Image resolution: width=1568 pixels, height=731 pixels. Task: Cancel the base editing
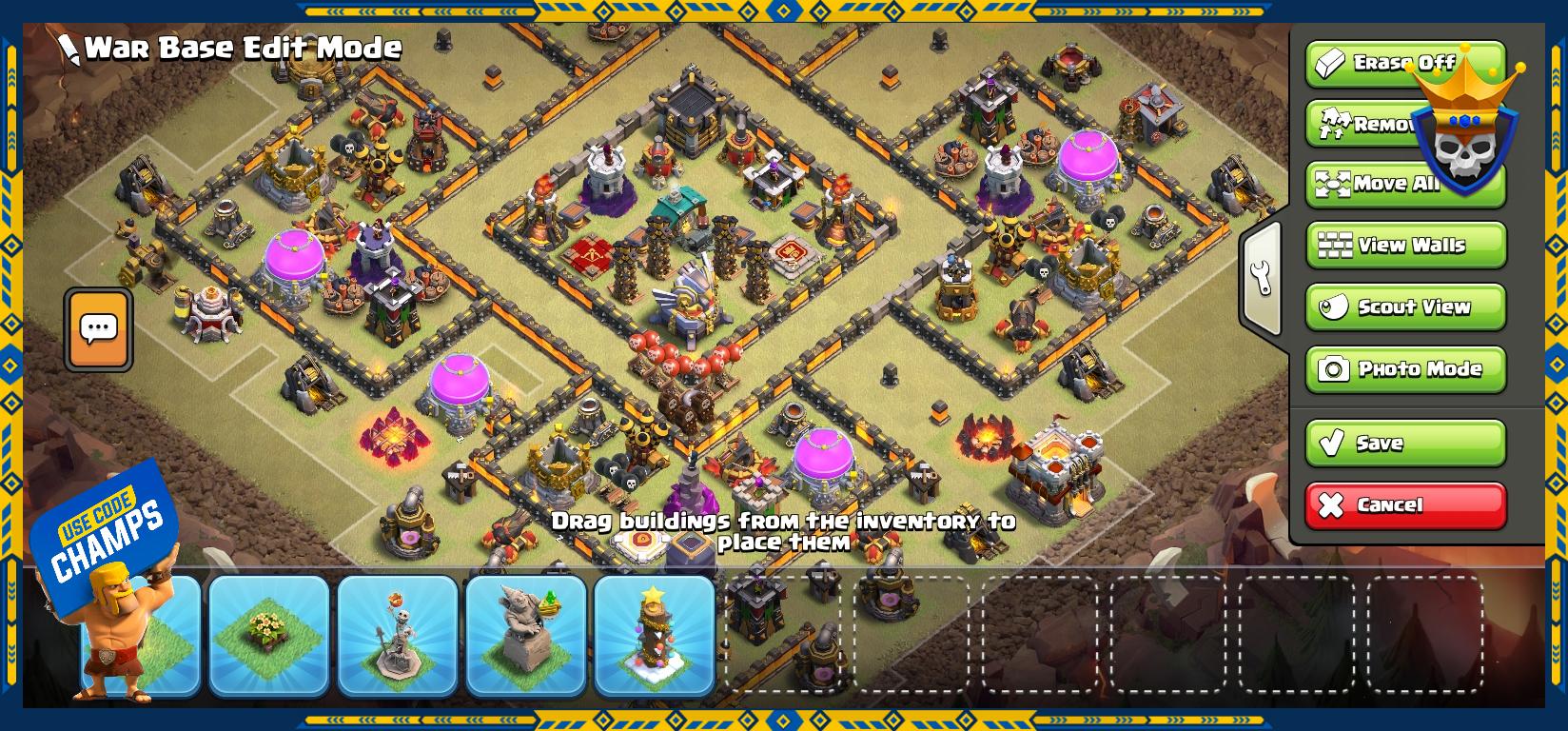tap(1405, 505)
